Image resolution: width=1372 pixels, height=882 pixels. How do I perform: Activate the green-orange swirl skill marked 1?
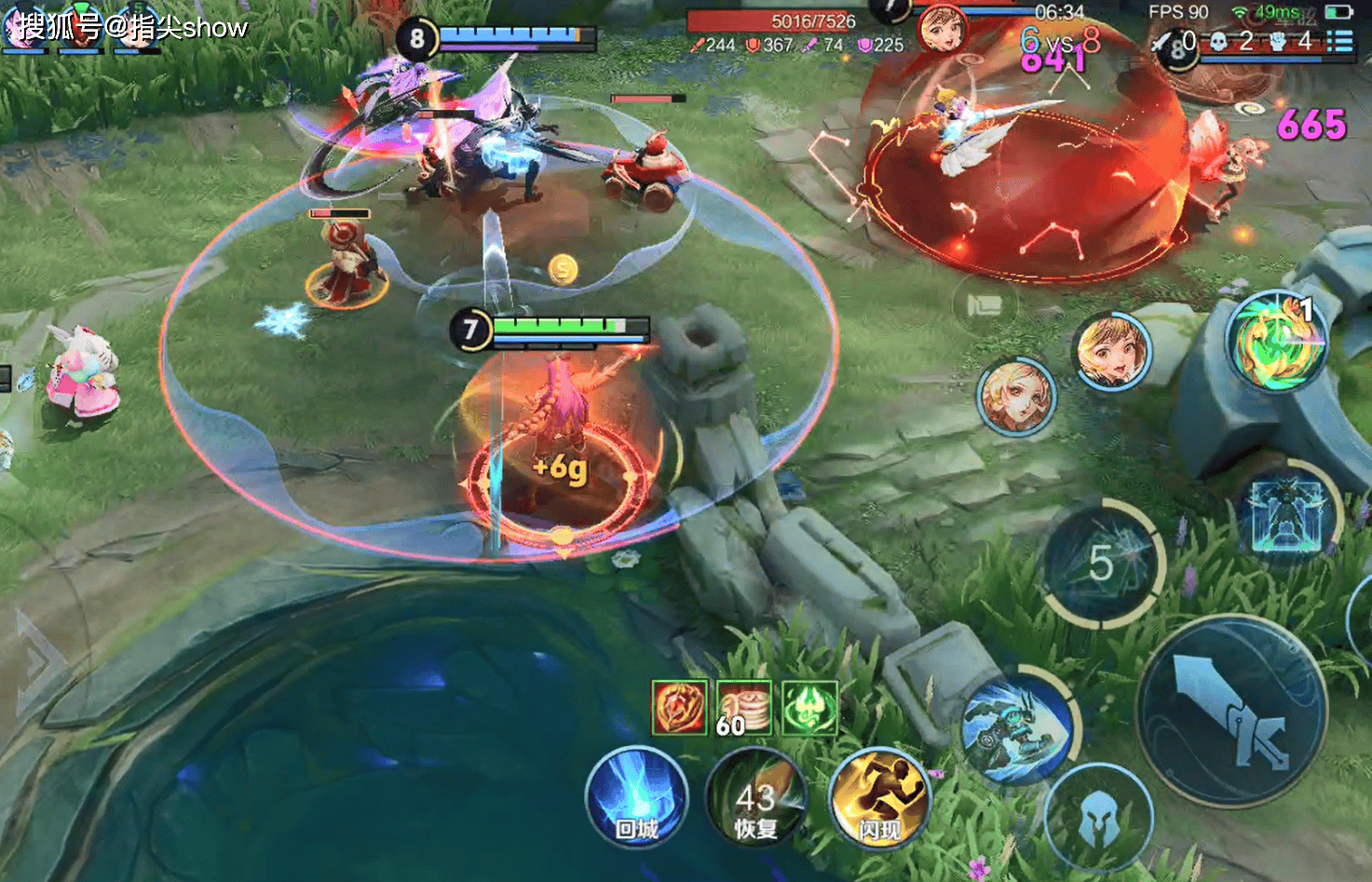(1277, 342)
